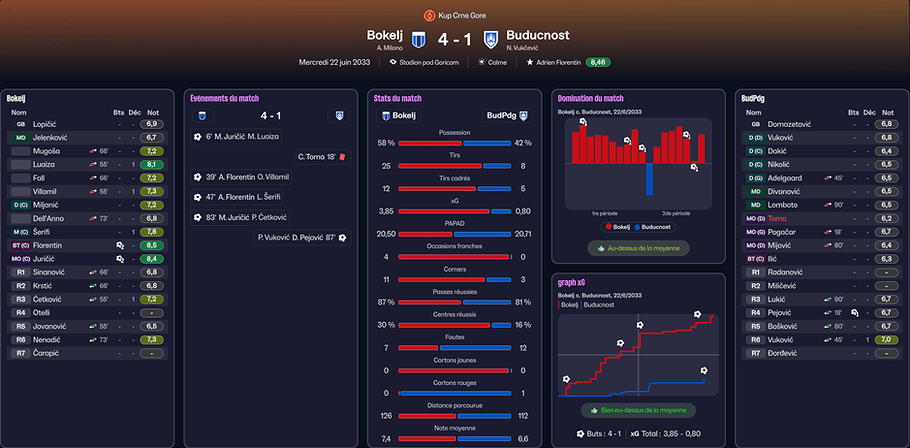
Task: Choose Luaiza's row in the Bokelj list
Action: tap(44, 164)
